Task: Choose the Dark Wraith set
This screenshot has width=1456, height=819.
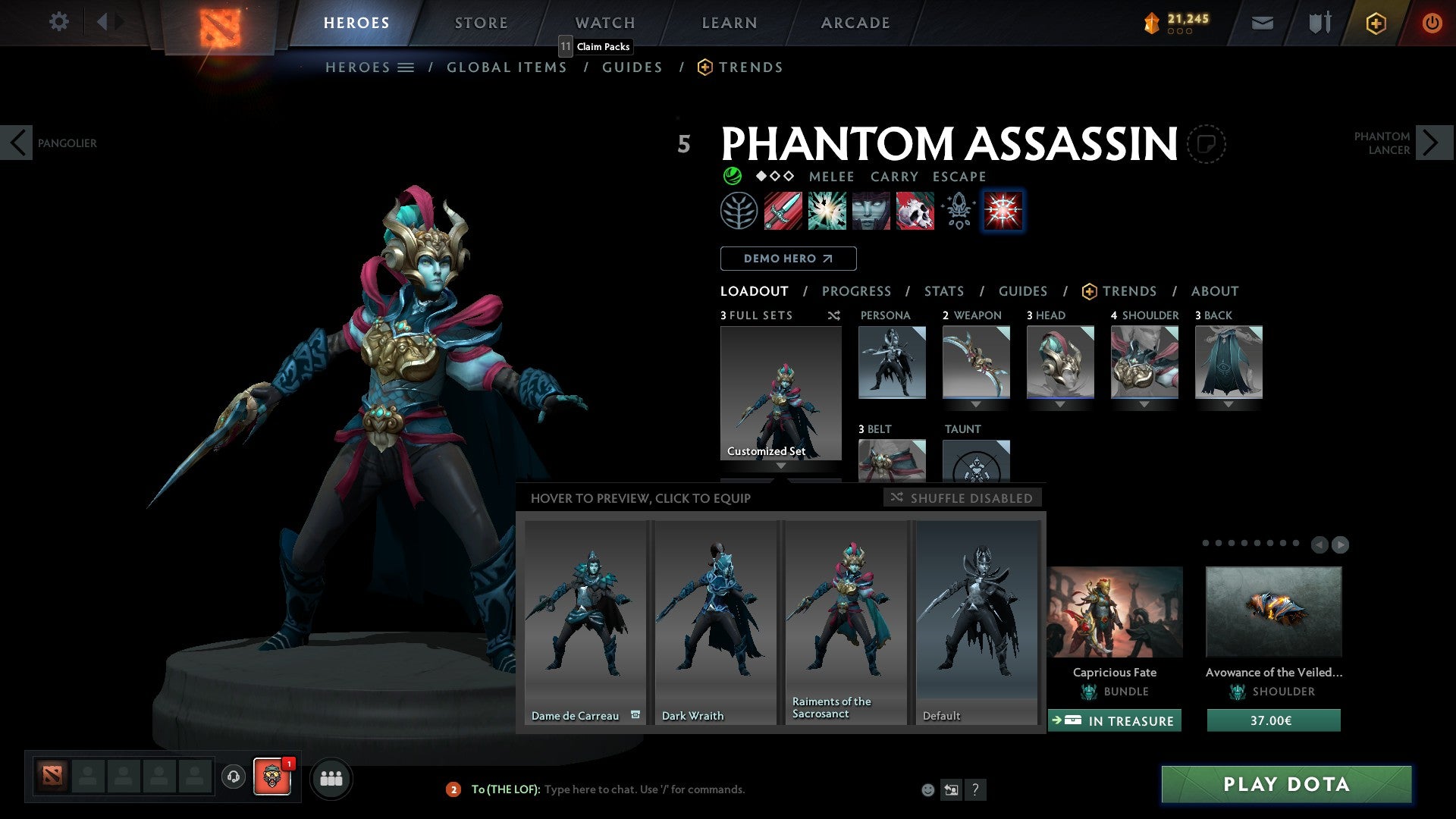Action: (715, 622)
